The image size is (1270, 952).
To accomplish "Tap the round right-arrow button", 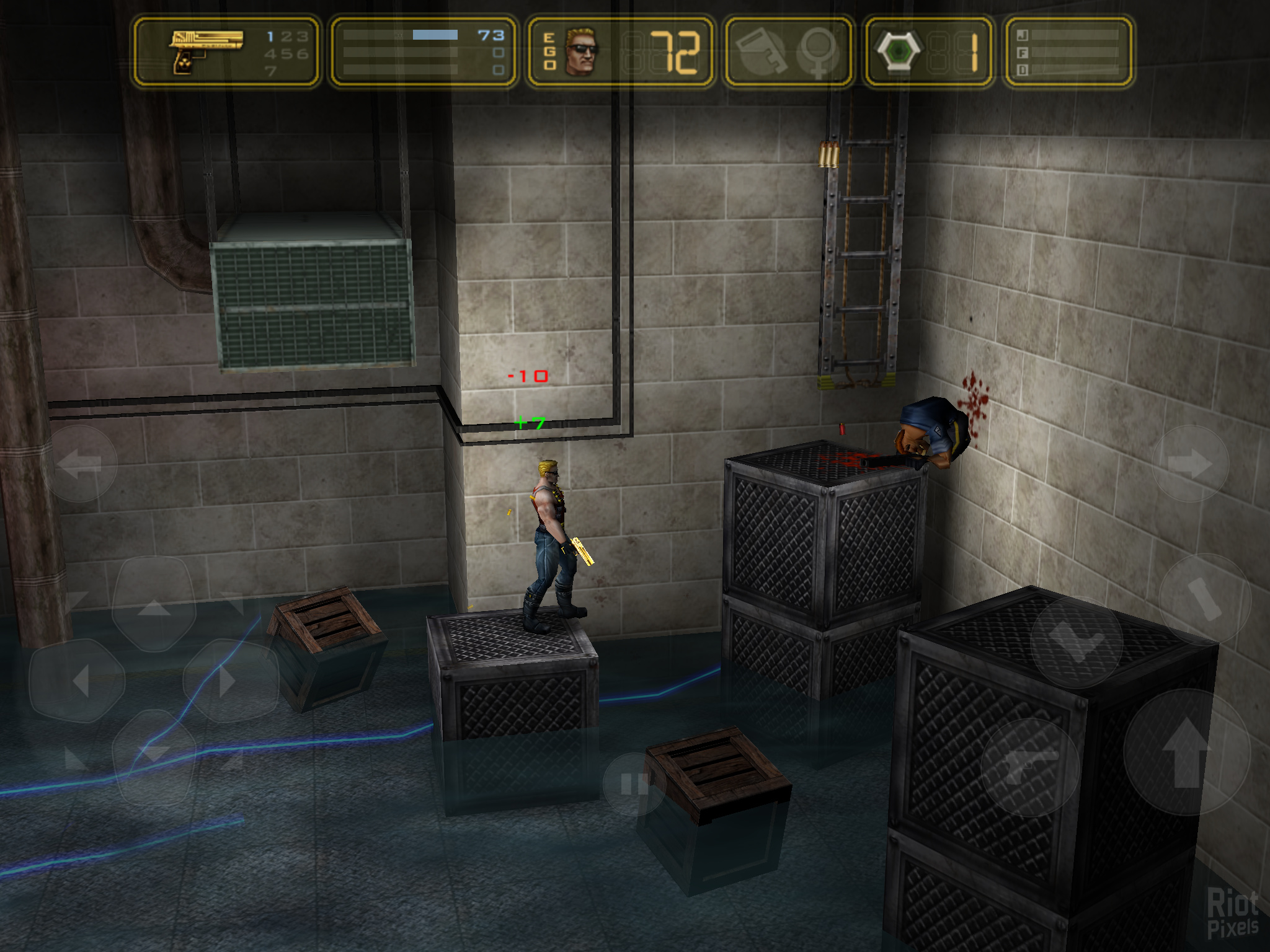I will (x=1190, y=464).
